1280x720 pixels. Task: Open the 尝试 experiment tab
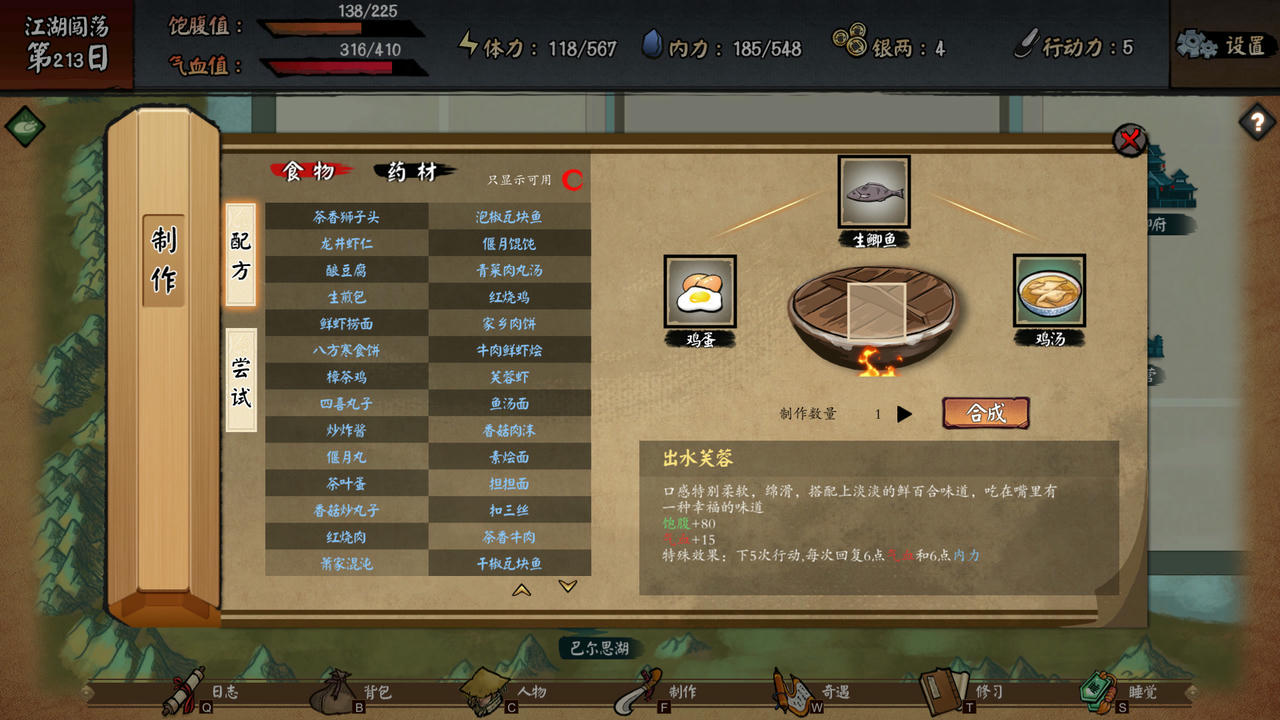click(241, 380)
